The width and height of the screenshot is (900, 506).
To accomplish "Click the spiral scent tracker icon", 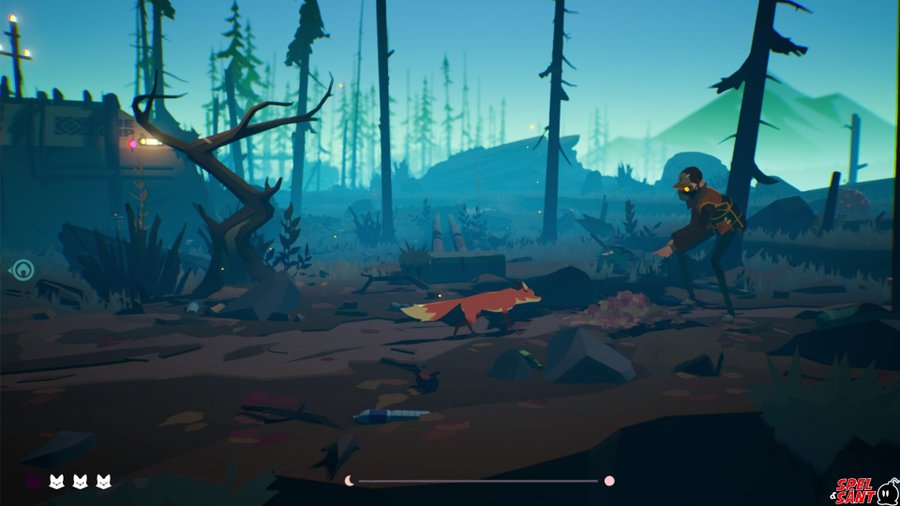I will click(x=22, y=269).
